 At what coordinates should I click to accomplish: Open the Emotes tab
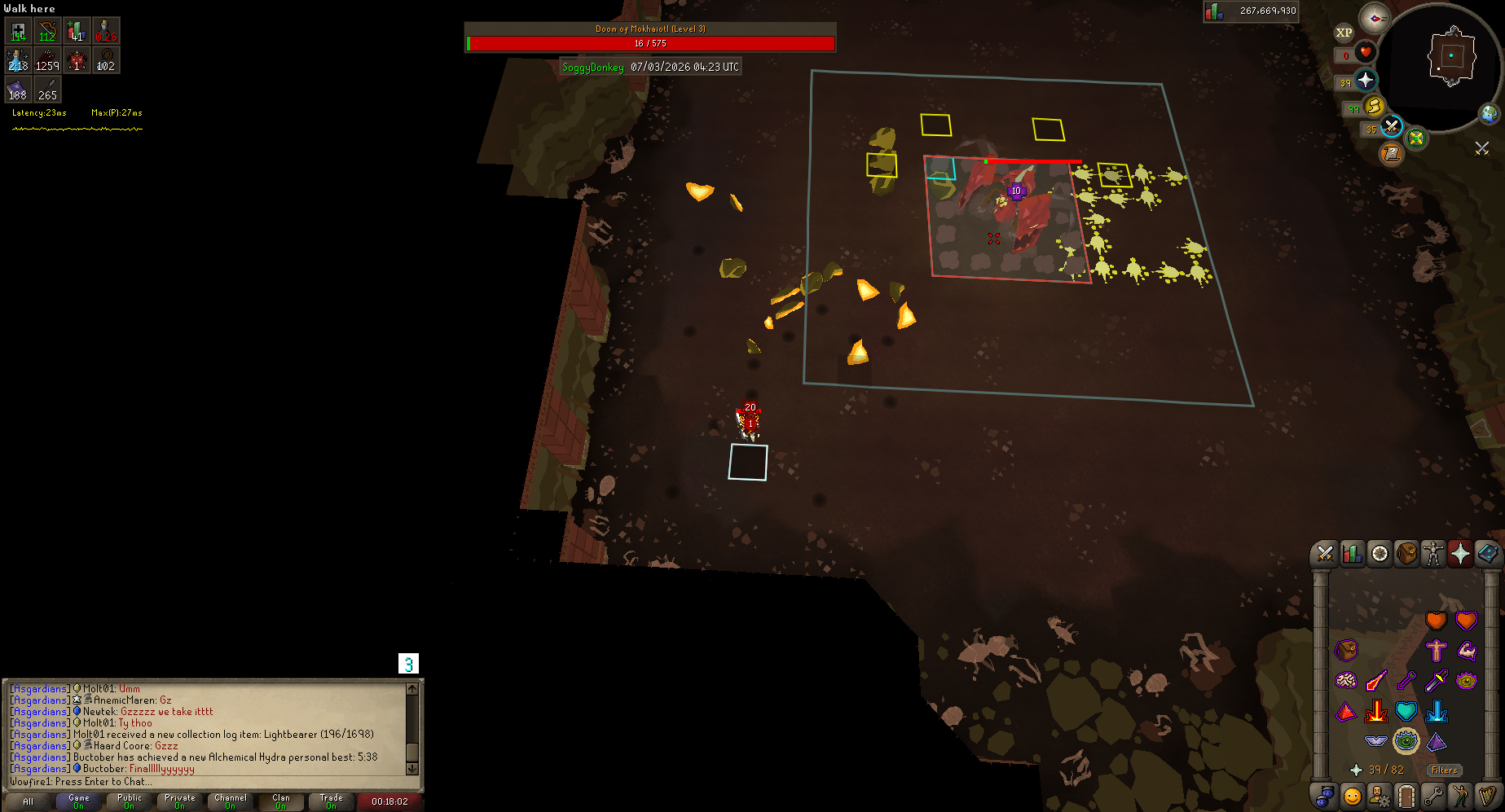pyautogui.click(x=1460, y=795)
